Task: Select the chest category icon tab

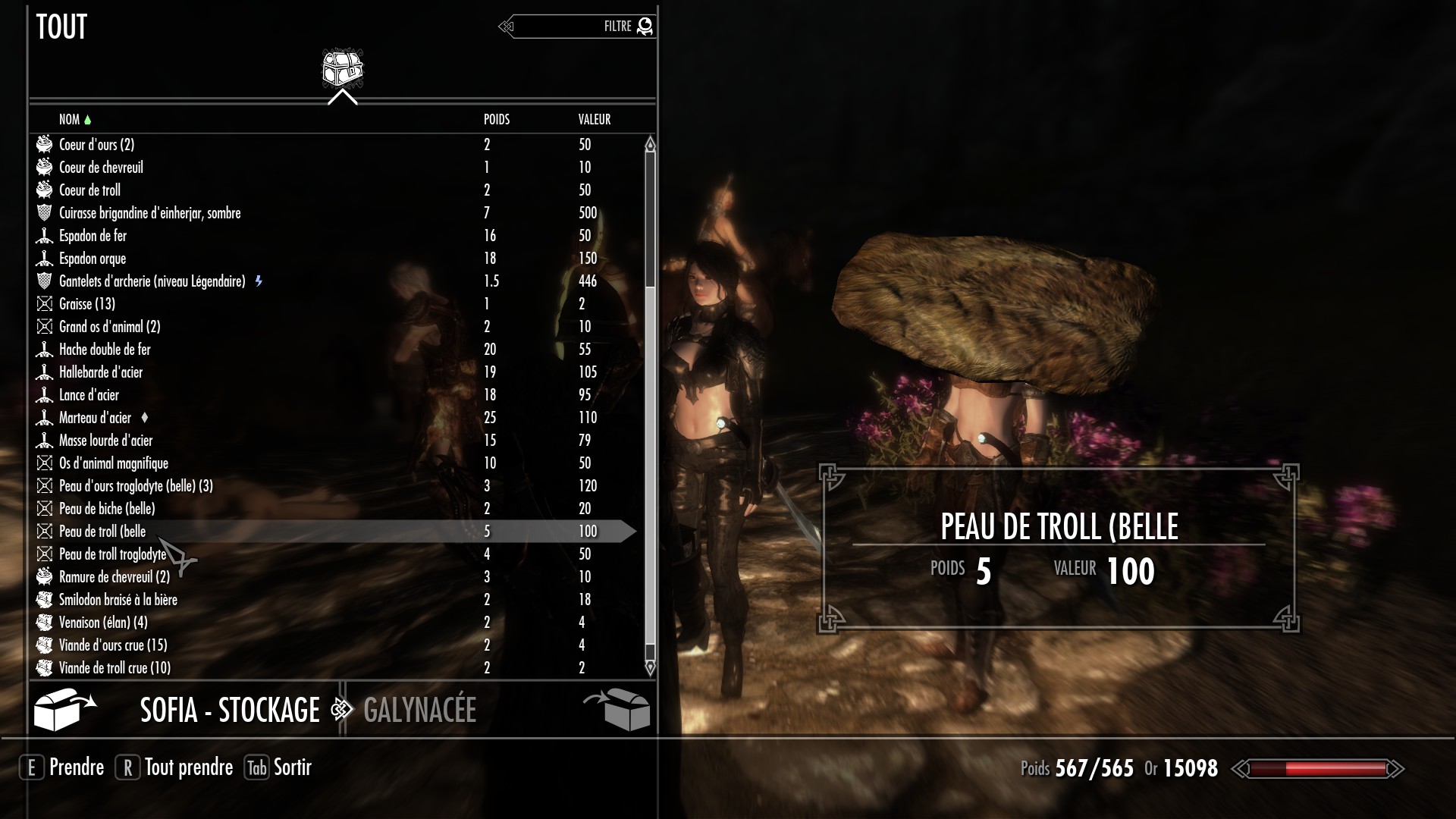Action: (x=342, y=69)
